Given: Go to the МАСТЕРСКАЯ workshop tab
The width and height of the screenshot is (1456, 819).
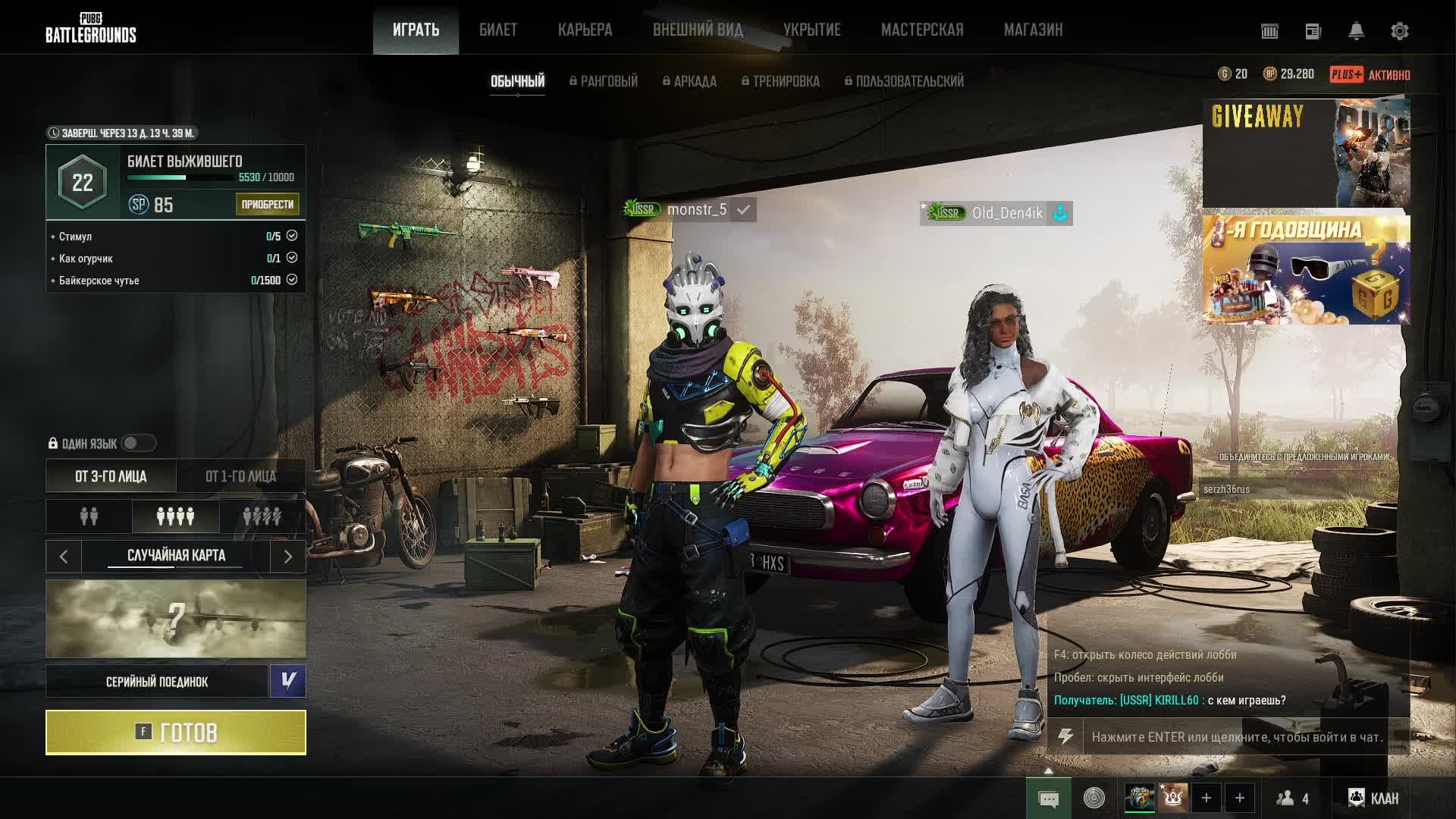Looking at the screenshot, I should 922,30.
